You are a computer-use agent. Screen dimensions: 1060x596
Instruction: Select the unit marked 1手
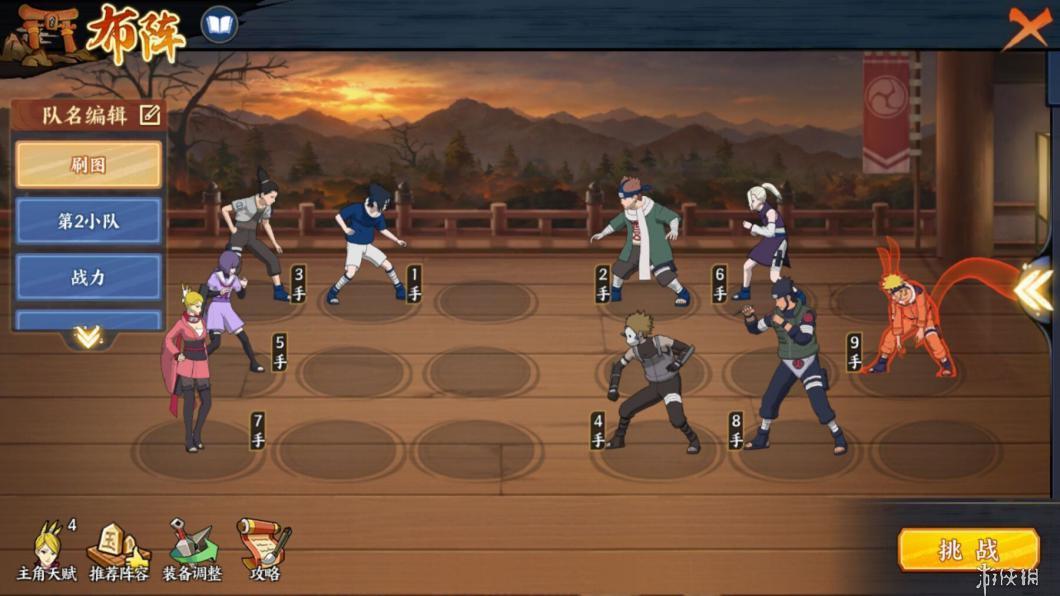[367, 242]
